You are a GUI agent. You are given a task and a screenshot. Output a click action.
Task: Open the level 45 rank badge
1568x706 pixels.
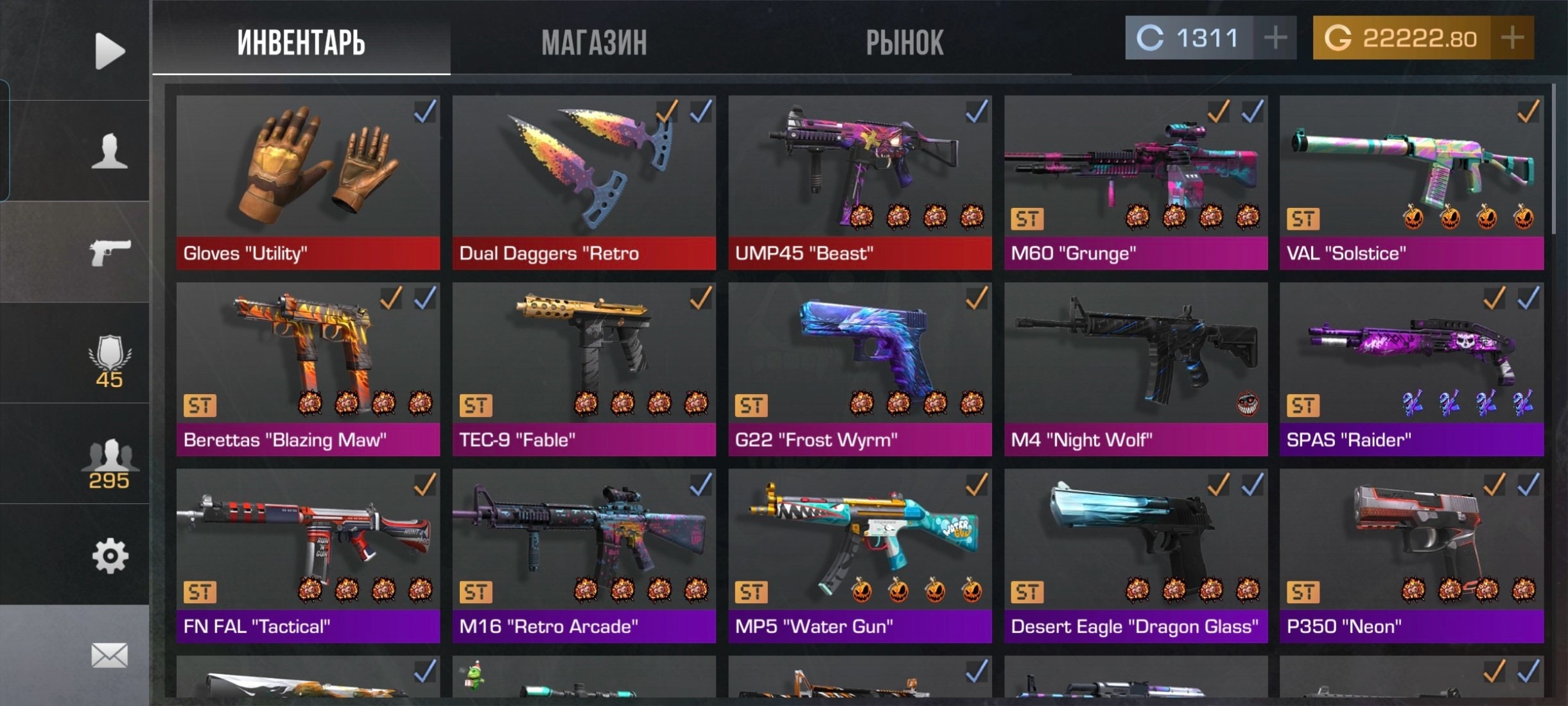(x=109, y=361)
